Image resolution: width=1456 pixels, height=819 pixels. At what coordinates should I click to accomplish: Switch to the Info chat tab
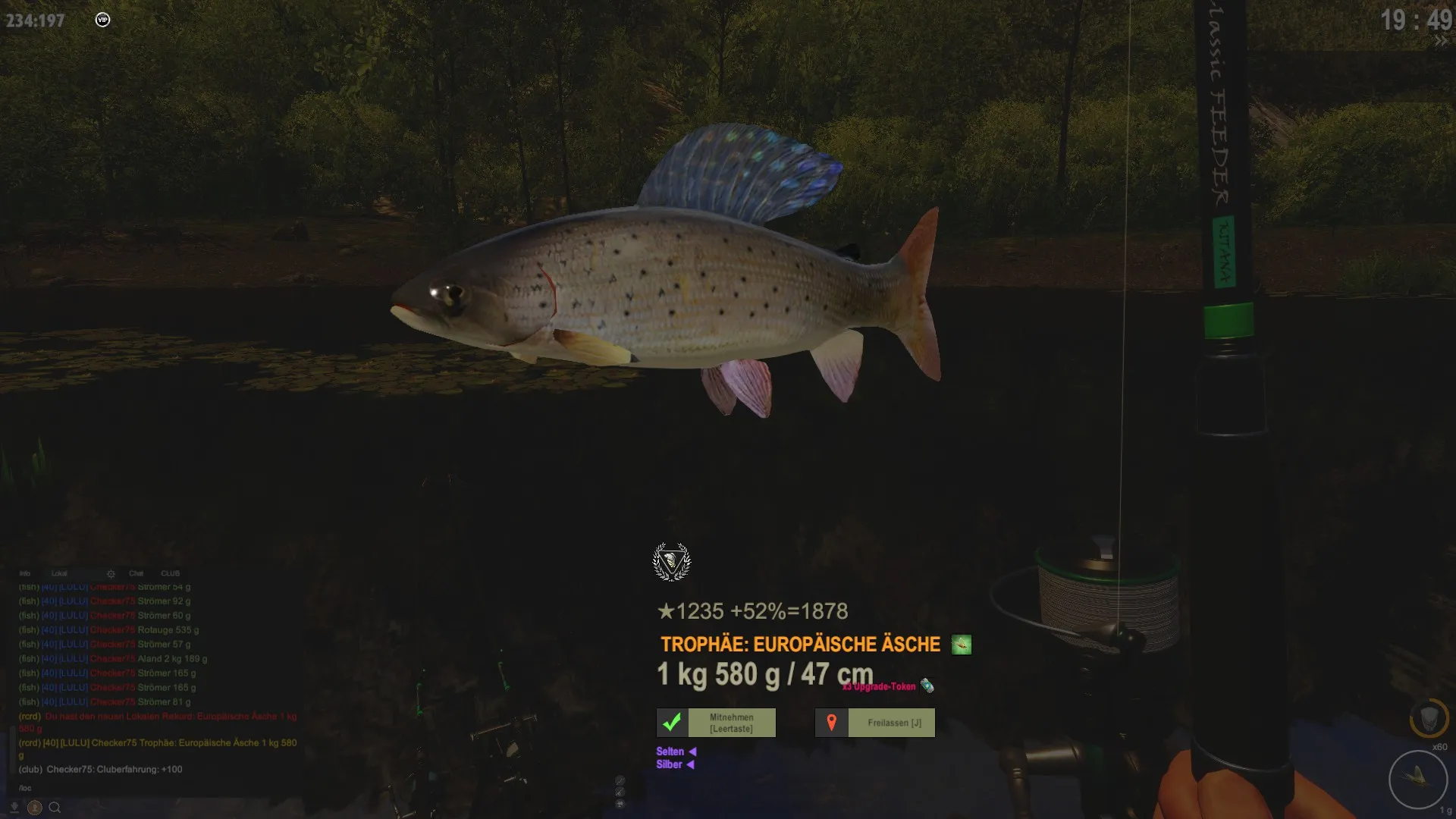tap(25, 573)
